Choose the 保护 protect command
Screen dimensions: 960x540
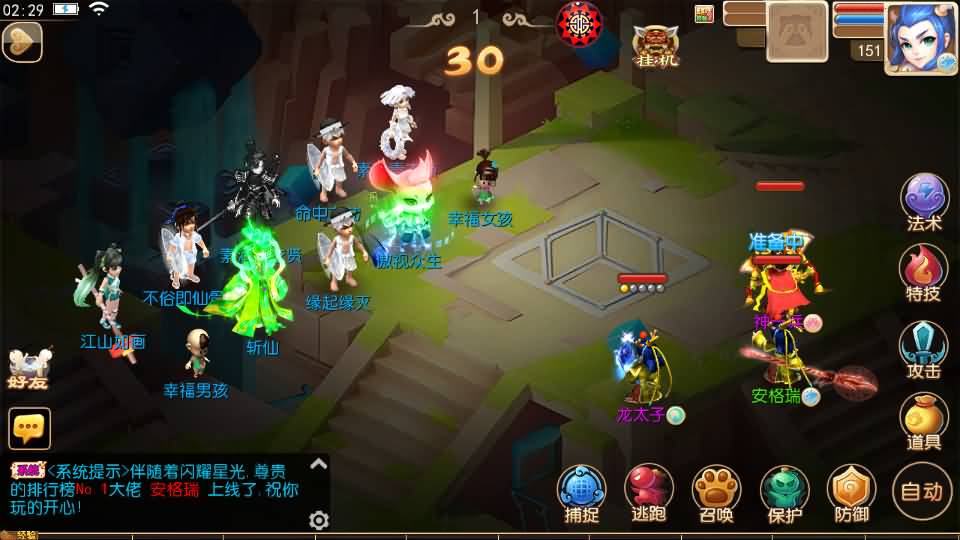pos(785,491)
